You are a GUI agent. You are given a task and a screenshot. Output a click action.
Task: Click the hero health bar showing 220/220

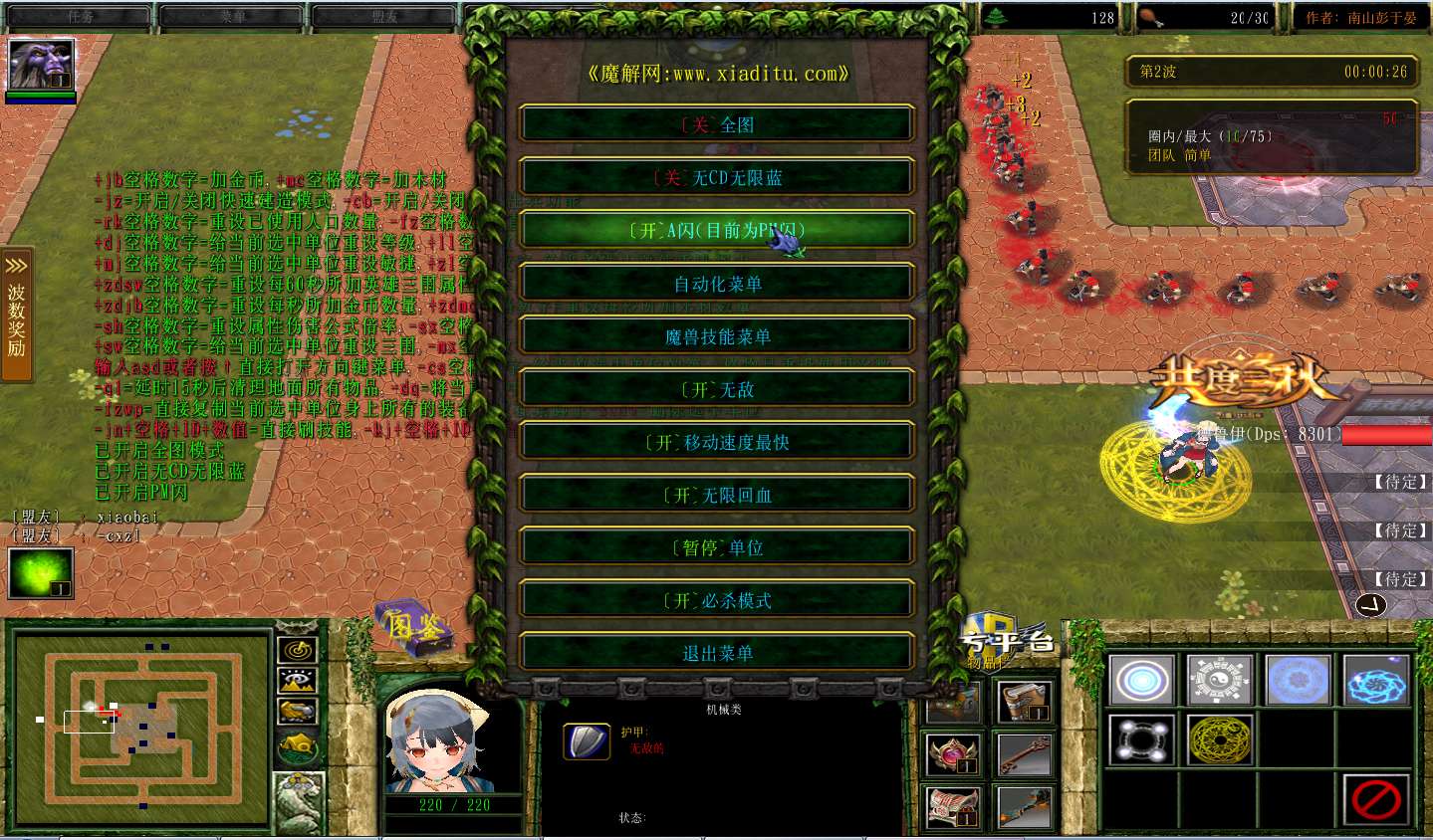[453, 805]
